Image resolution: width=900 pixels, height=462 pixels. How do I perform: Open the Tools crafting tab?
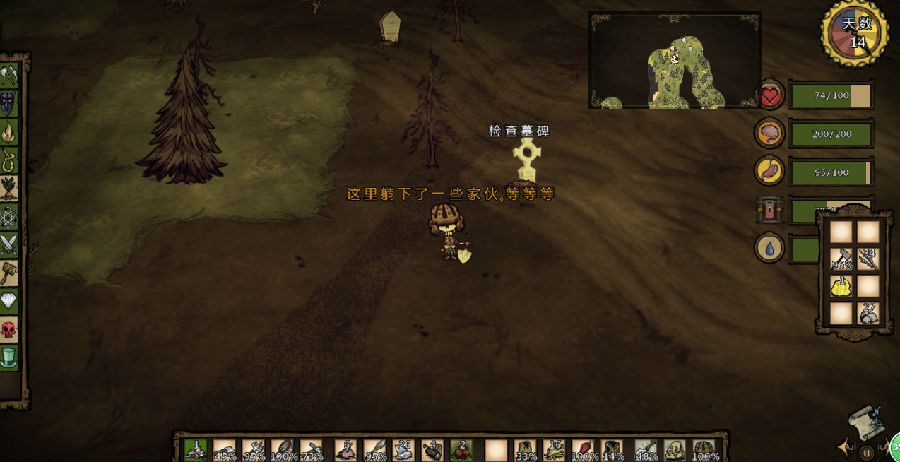coord(9,75)
